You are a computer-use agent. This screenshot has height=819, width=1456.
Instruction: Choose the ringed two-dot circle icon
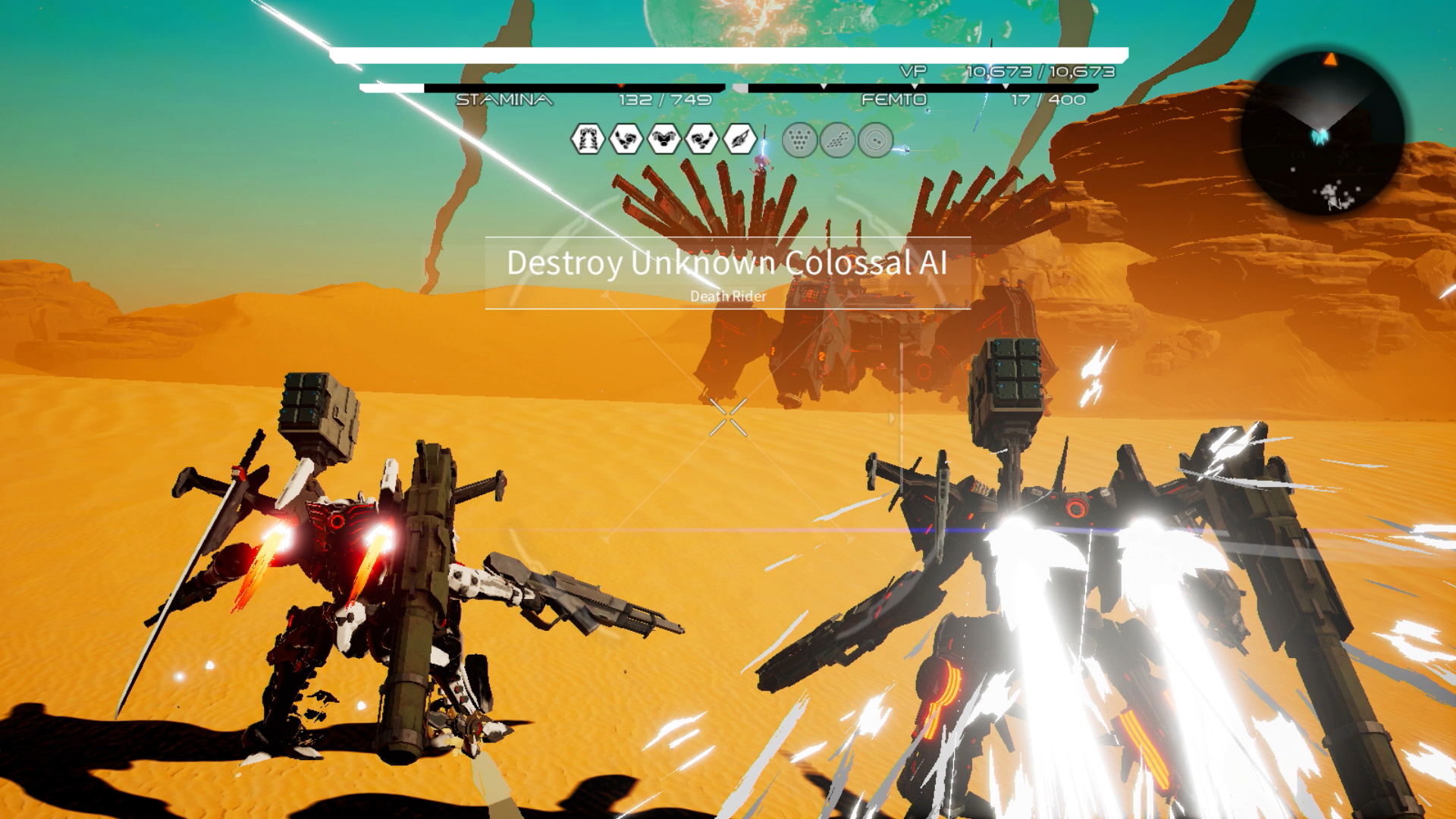click(x=875, y=140)
